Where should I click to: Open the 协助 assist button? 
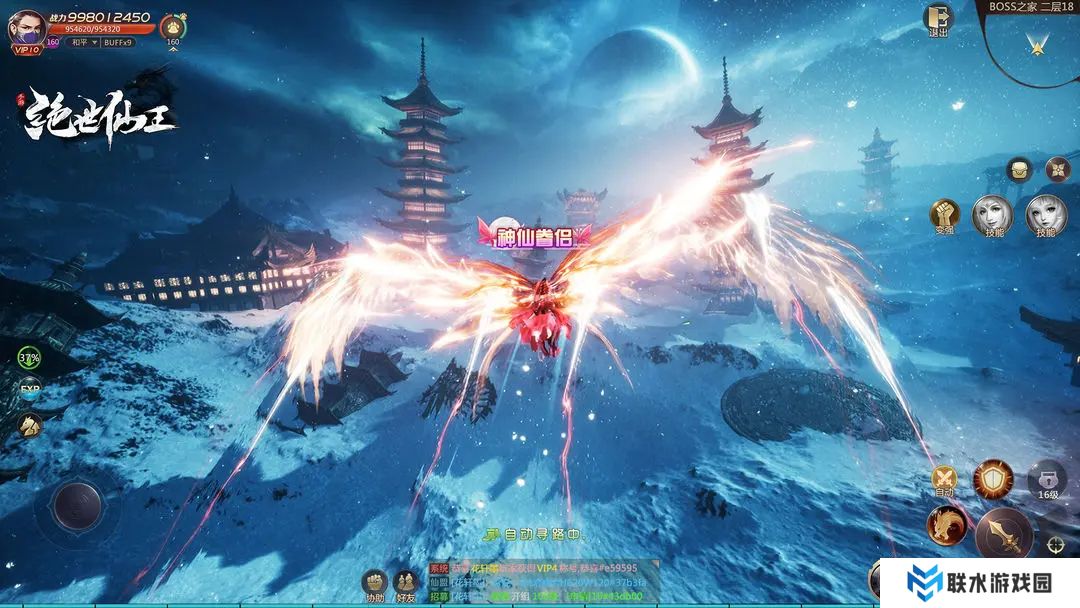[x=374, y=583]
